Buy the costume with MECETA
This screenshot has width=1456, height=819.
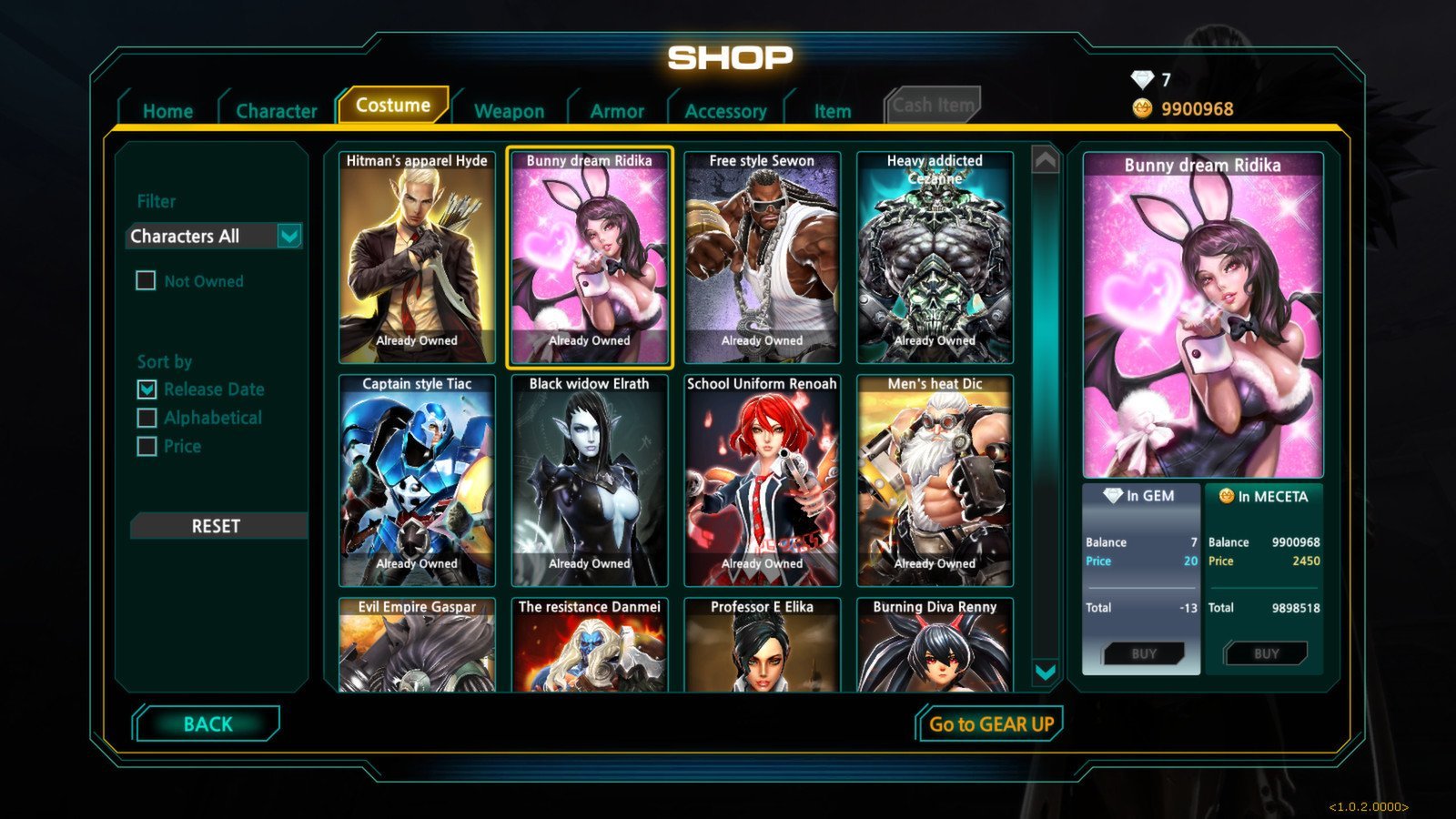point(1266,653)
